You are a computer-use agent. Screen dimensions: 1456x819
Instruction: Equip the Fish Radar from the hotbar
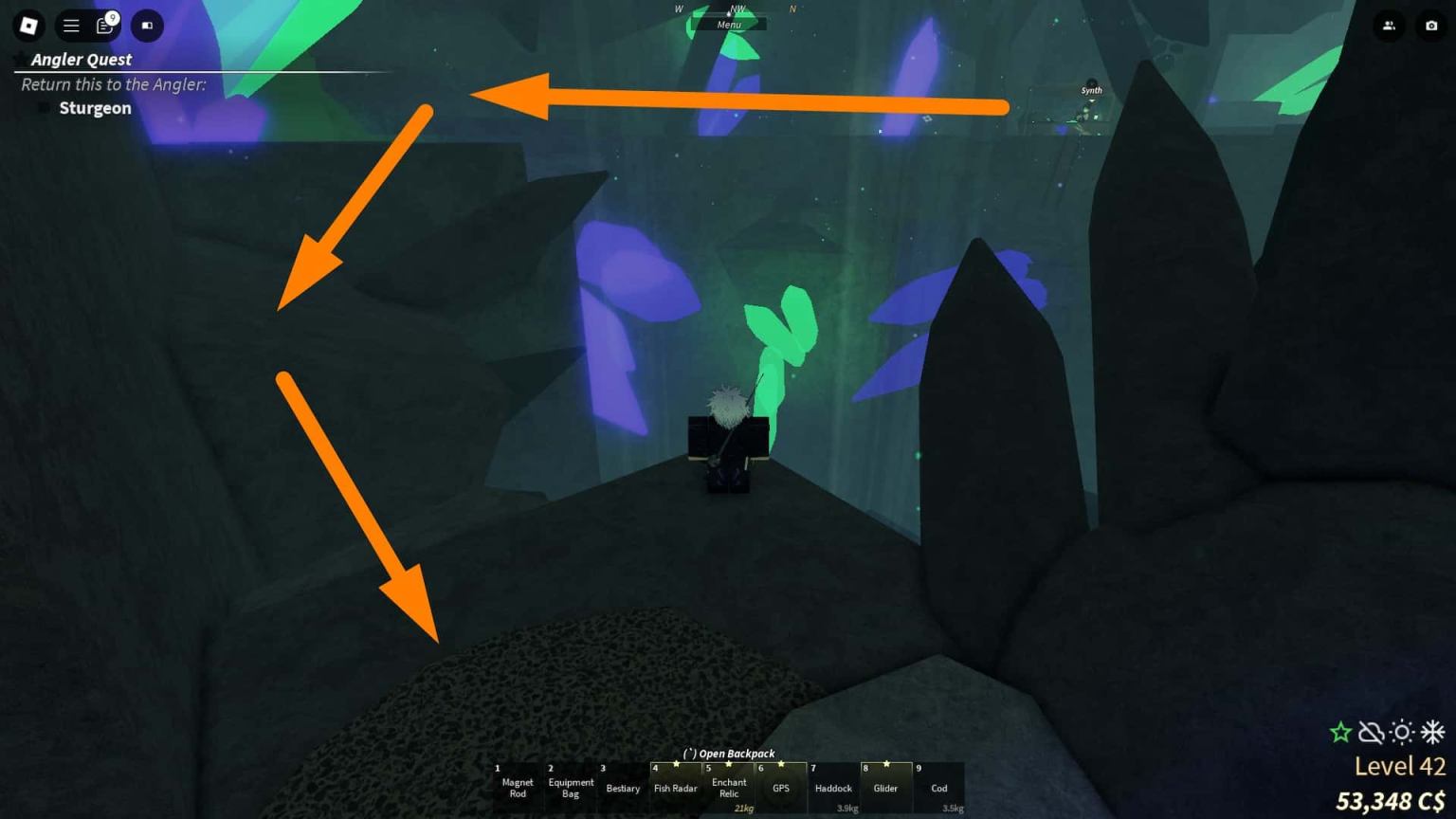point(675,788)
